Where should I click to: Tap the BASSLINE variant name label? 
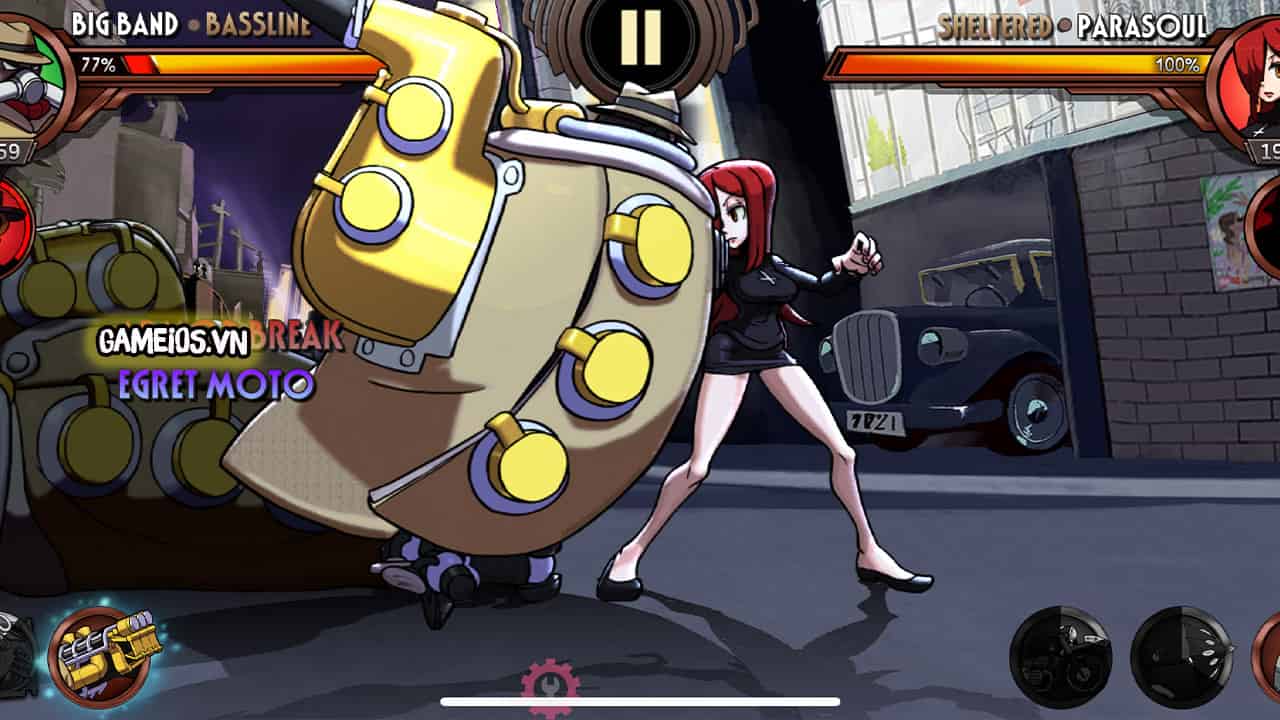click(263, 24)
